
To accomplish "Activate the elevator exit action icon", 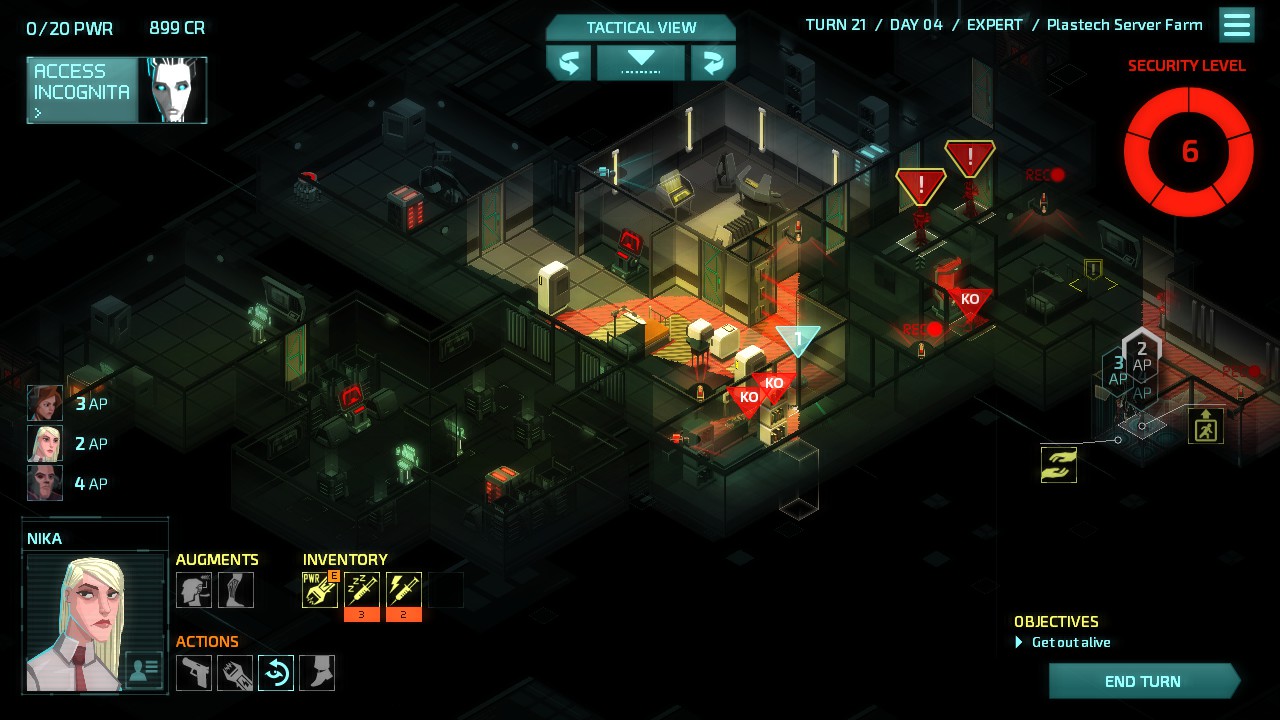I will (x=1205, y=426).
